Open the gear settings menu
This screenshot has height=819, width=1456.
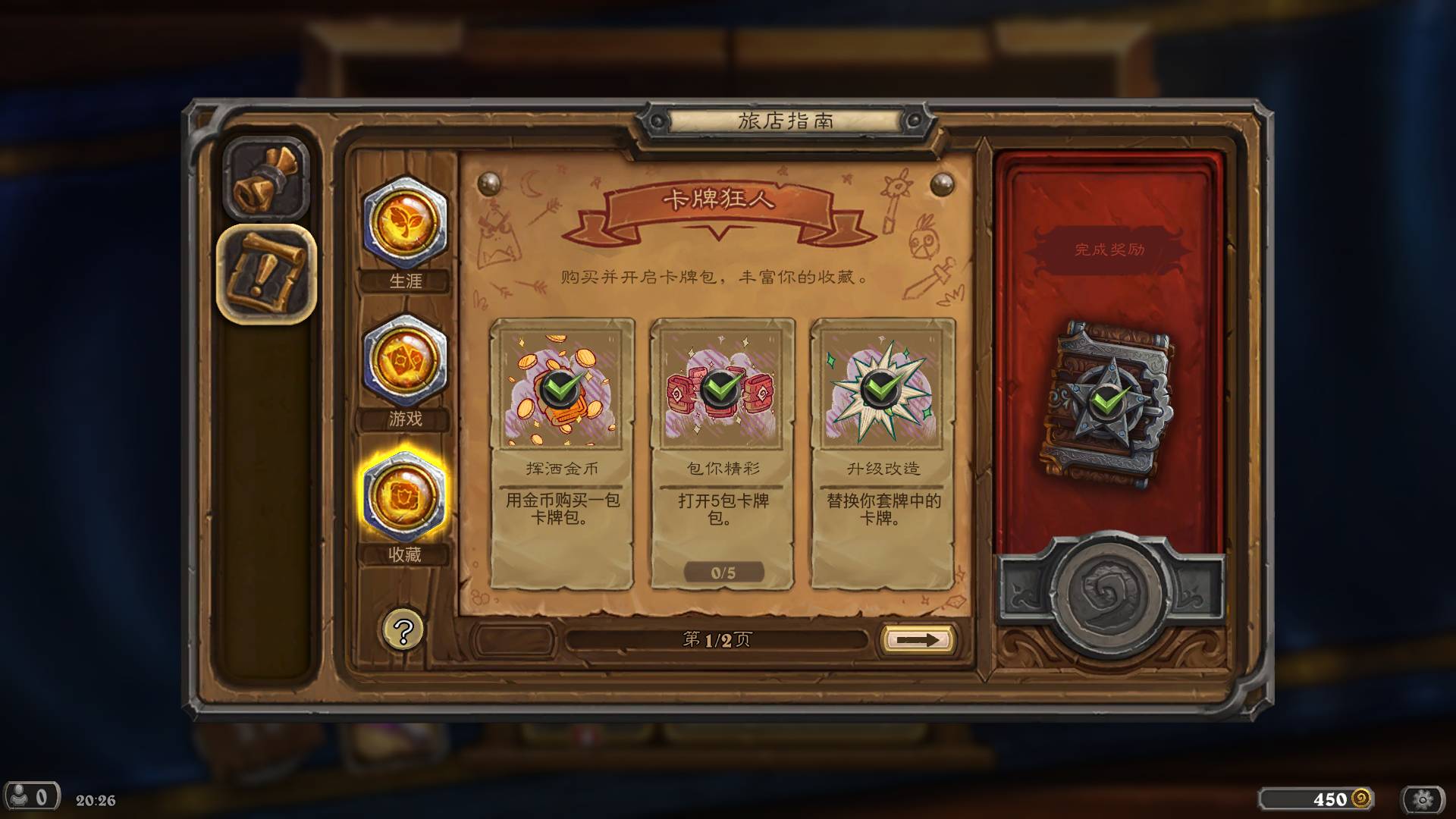point(1423,799)
